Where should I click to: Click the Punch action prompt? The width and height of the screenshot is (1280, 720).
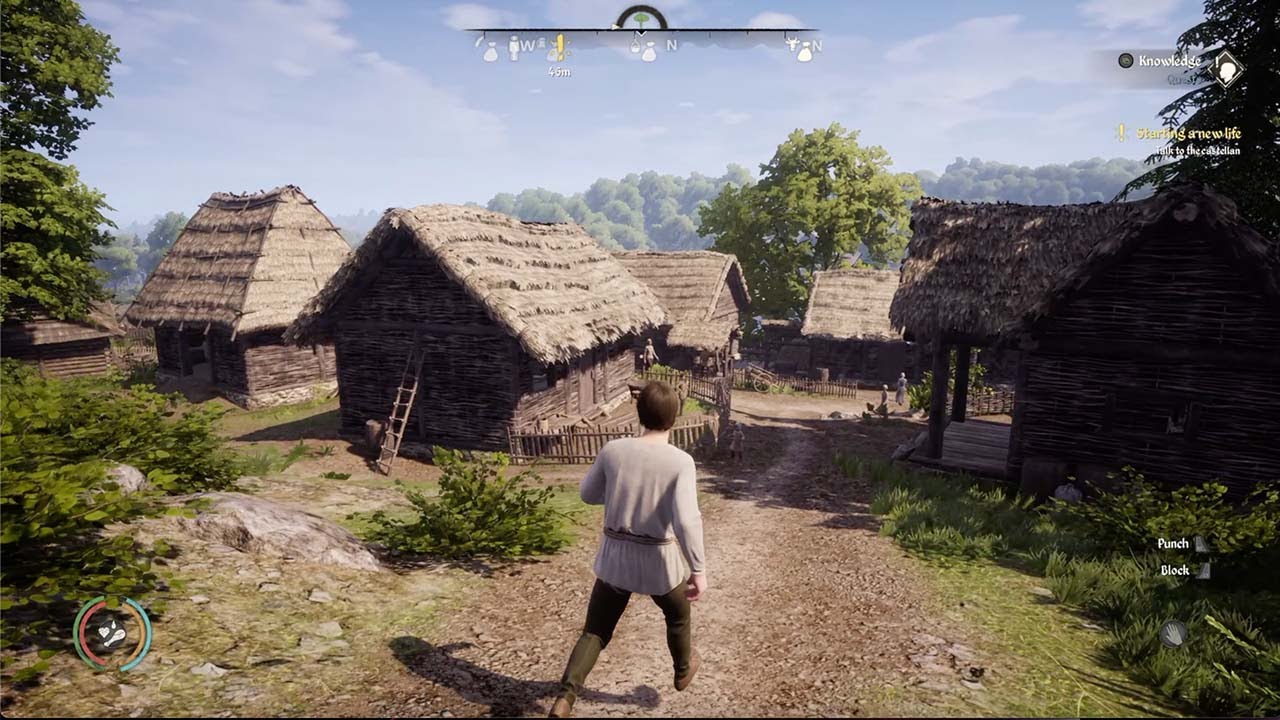pyautogui.click(x=1173, y=543)
